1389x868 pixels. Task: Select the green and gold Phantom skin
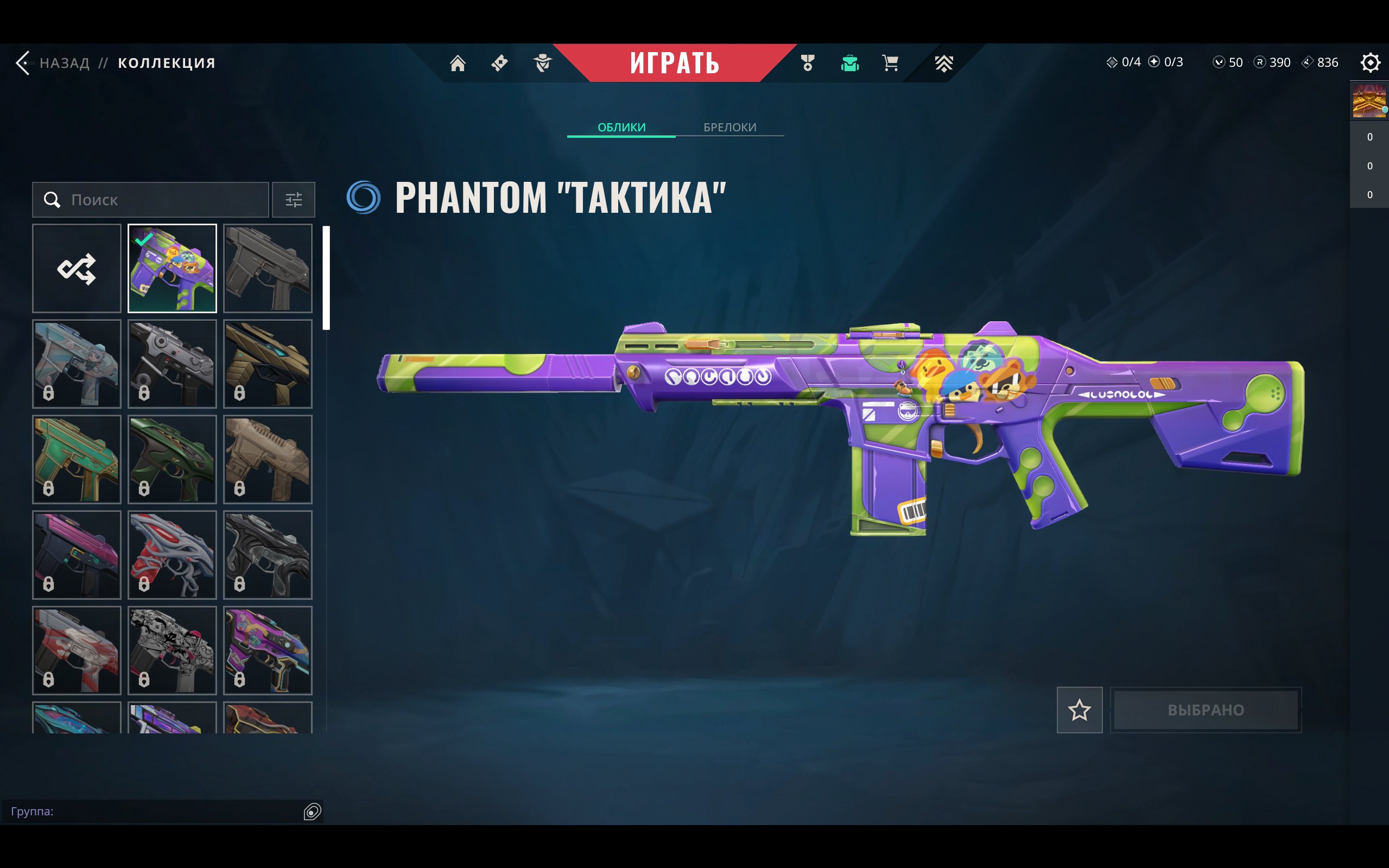pyautogui.click(x=77, y=459)
